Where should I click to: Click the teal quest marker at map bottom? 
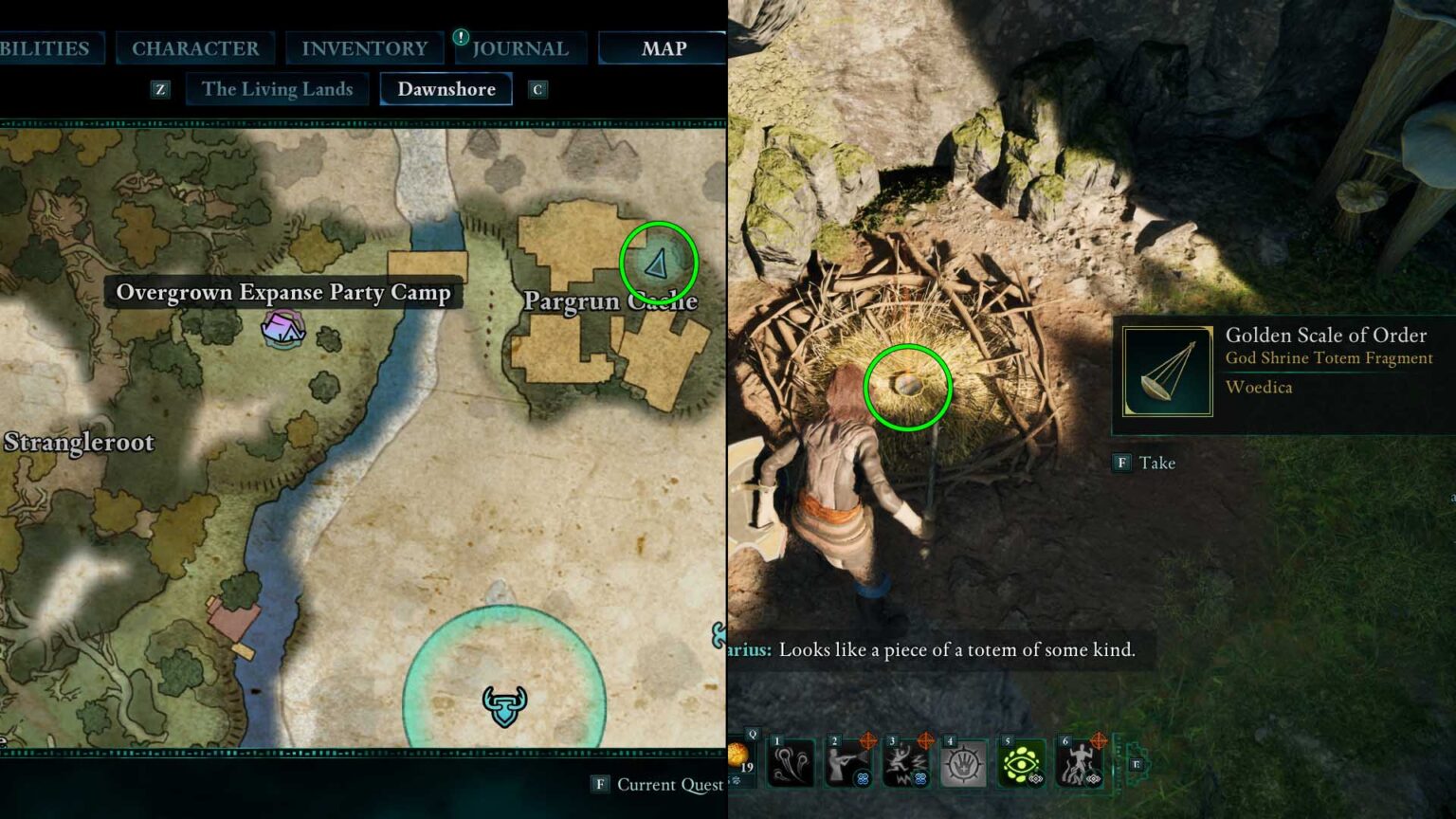[x=503, y=705]
